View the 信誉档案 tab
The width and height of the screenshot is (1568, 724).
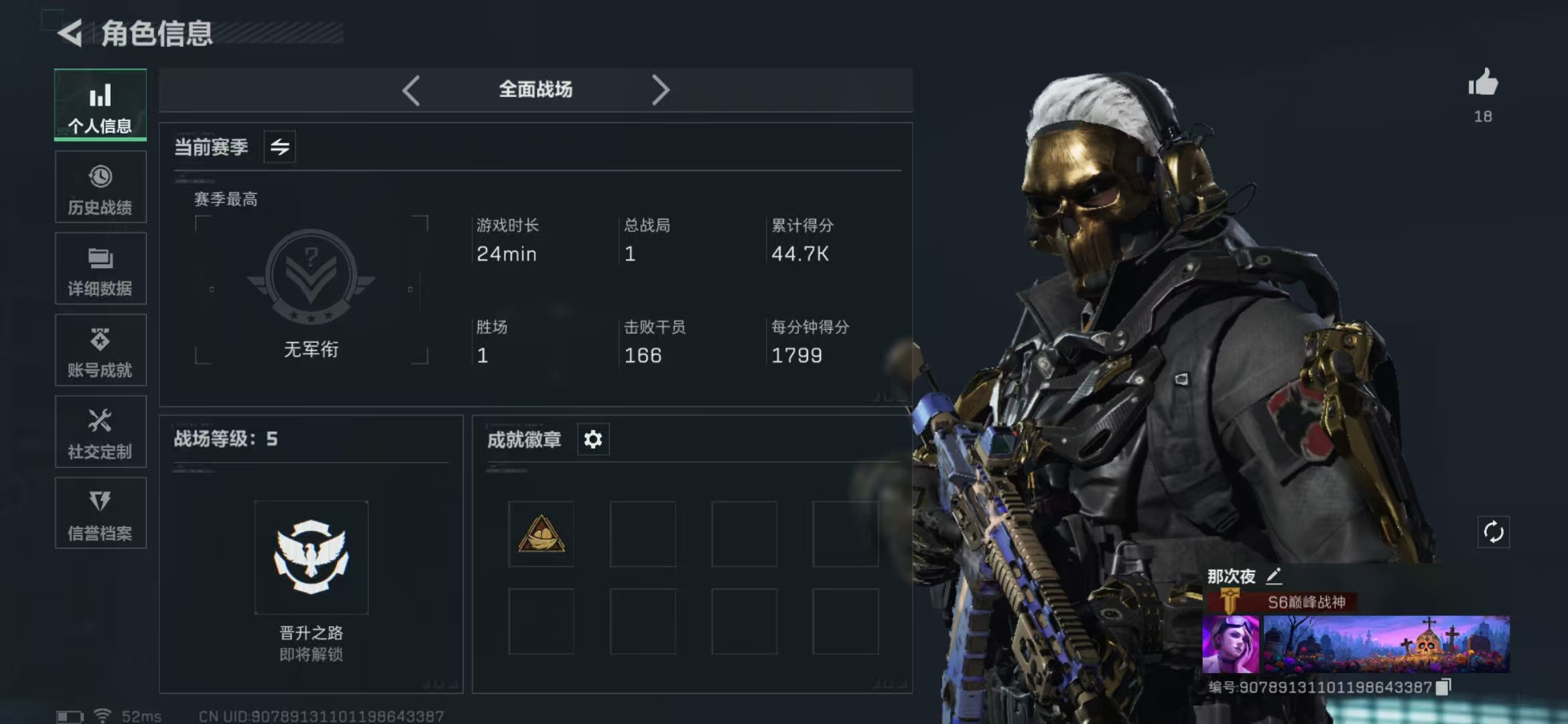click(x=101, y=514)
